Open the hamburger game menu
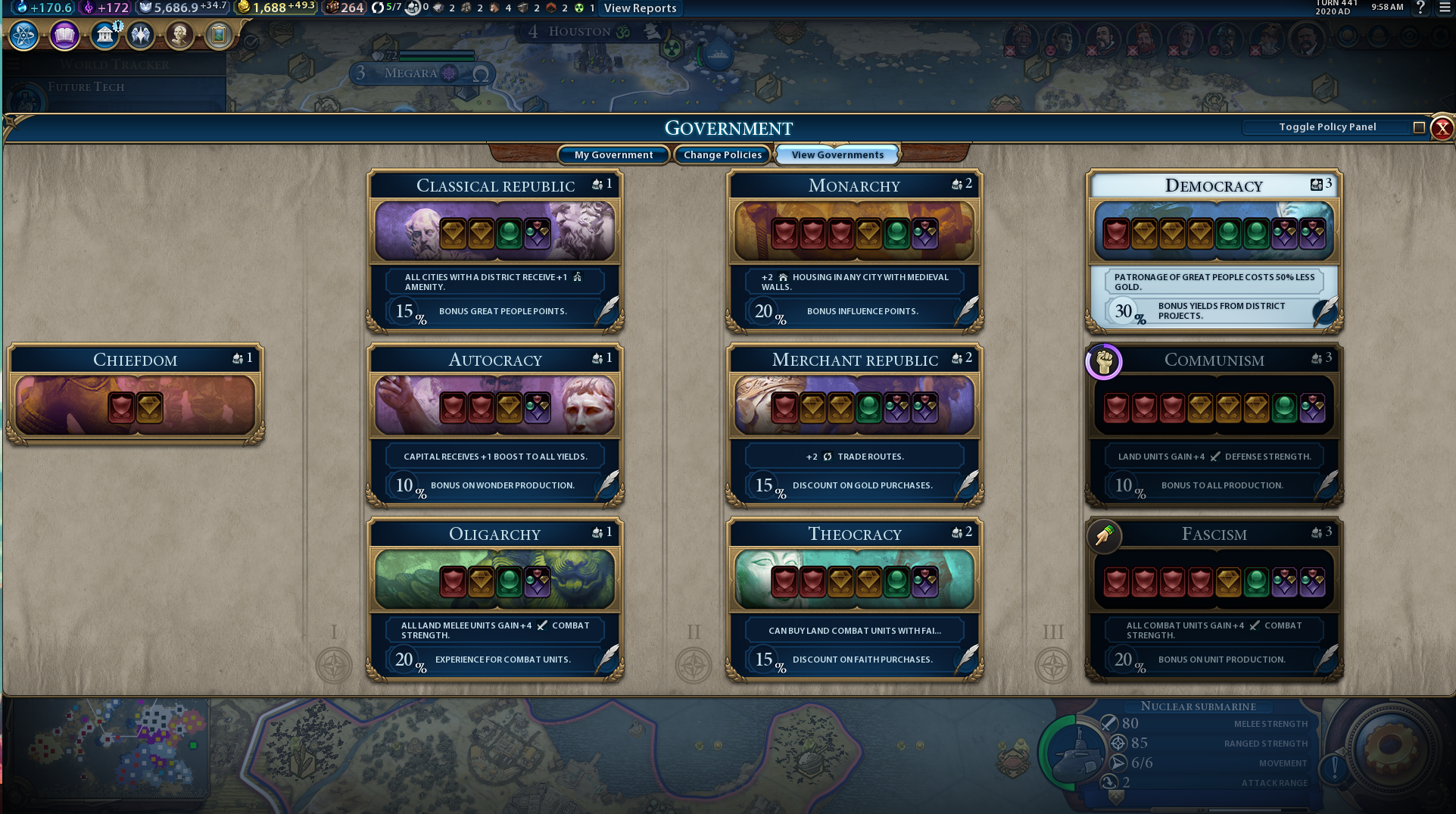Viewport: 1456px width, 814px height. coord(1443,8)
